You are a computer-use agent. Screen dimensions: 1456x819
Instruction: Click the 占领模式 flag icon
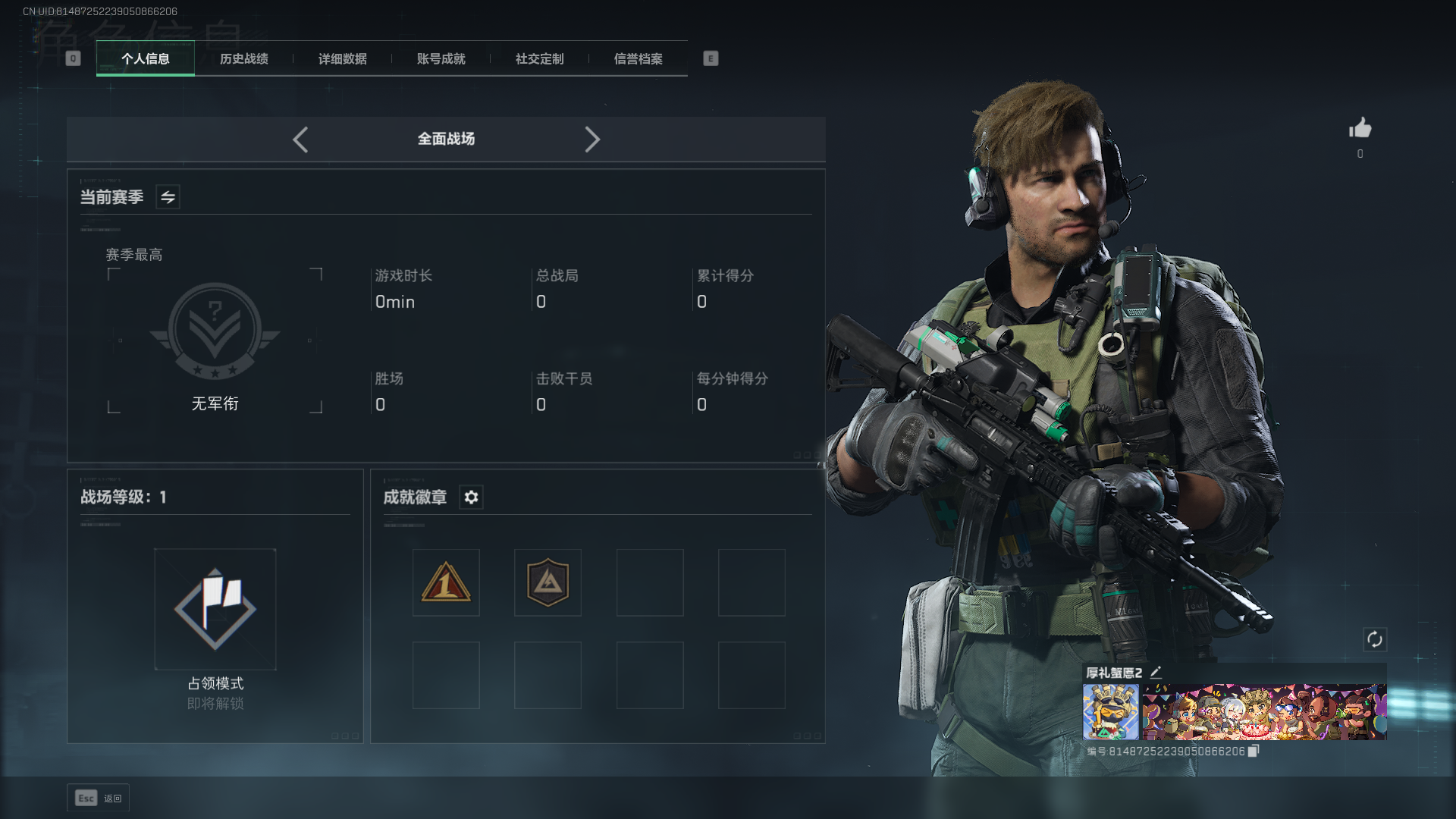point(215,609)
